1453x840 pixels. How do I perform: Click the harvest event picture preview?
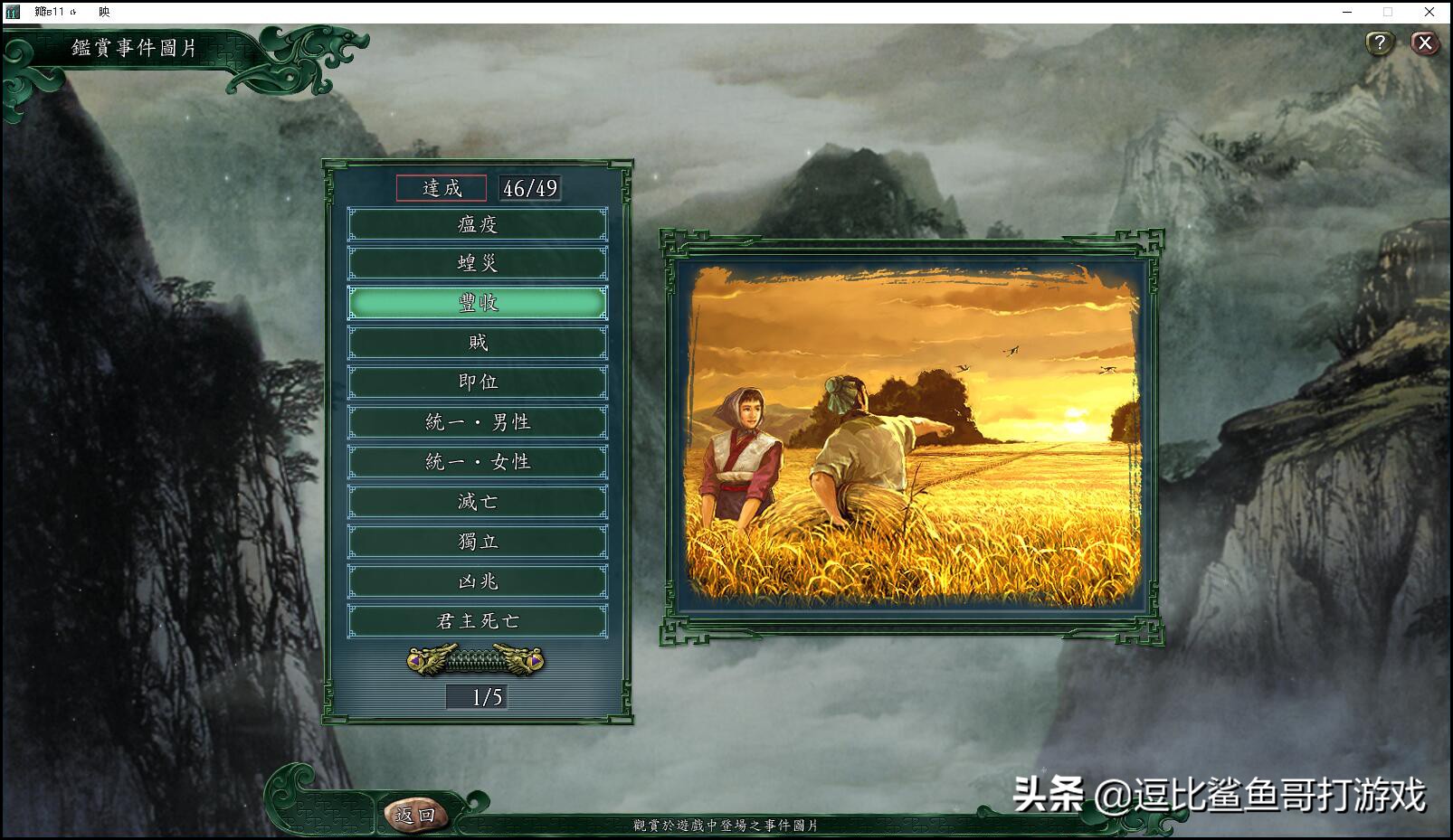912,434
